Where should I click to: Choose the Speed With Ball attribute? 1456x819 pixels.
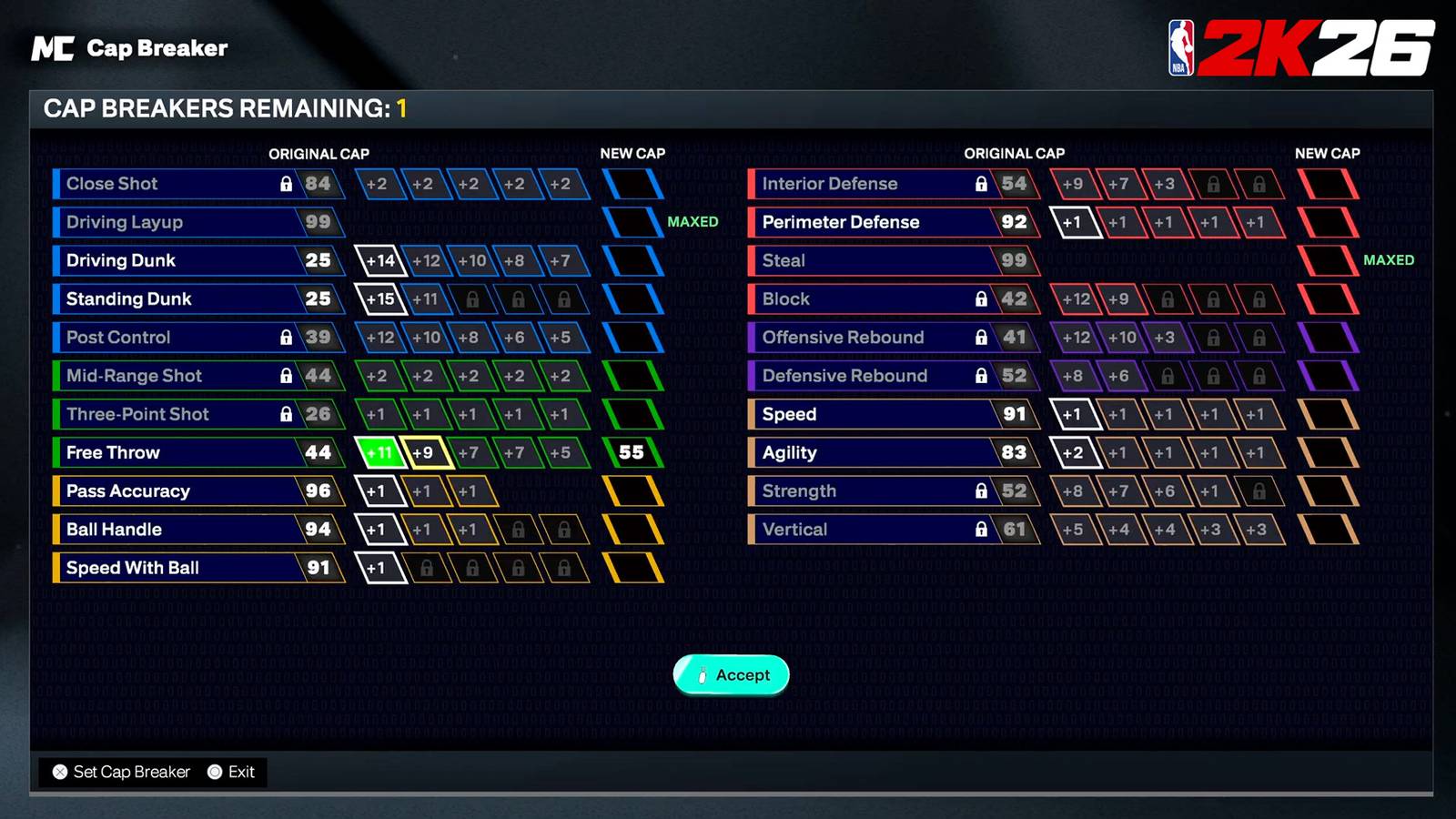197,568
